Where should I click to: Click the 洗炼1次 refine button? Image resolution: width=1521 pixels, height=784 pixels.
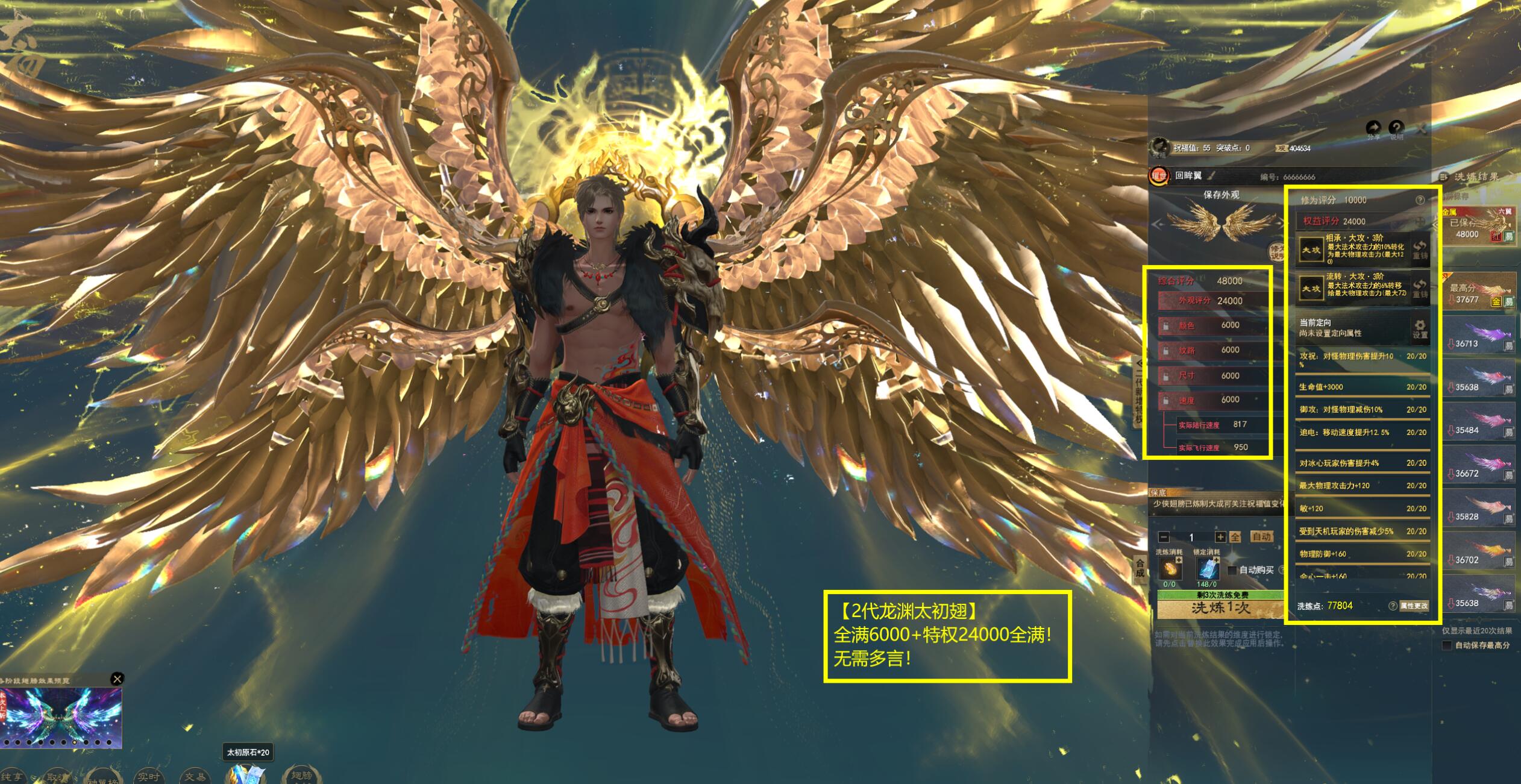point(1221,609)
